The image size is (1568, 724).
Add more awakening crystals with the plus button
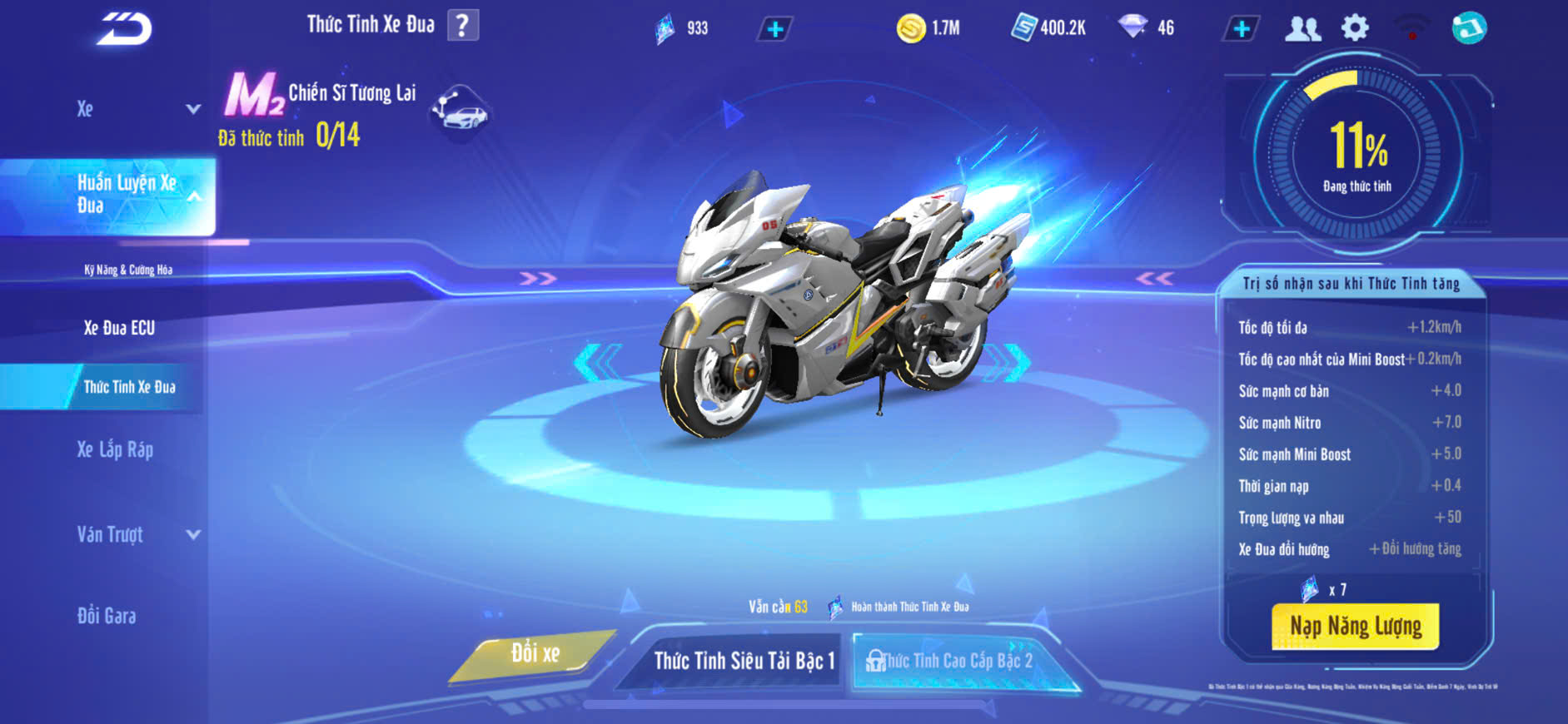coord(774,29)
